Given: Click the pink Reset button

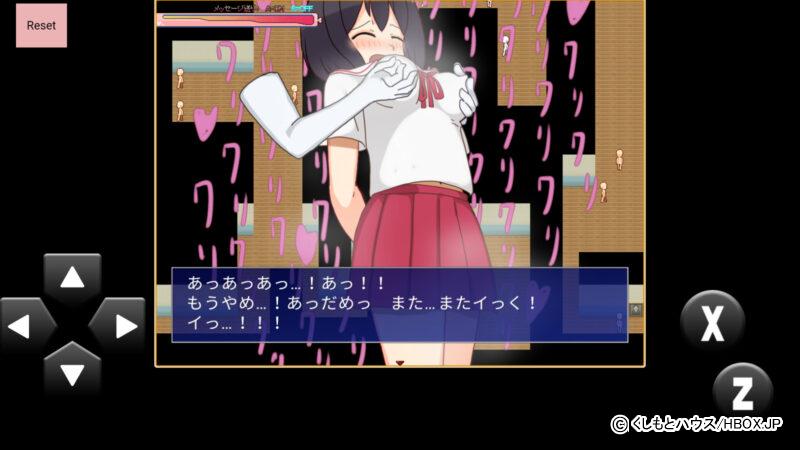Looking at the screenshot, I should pos(41,25).
